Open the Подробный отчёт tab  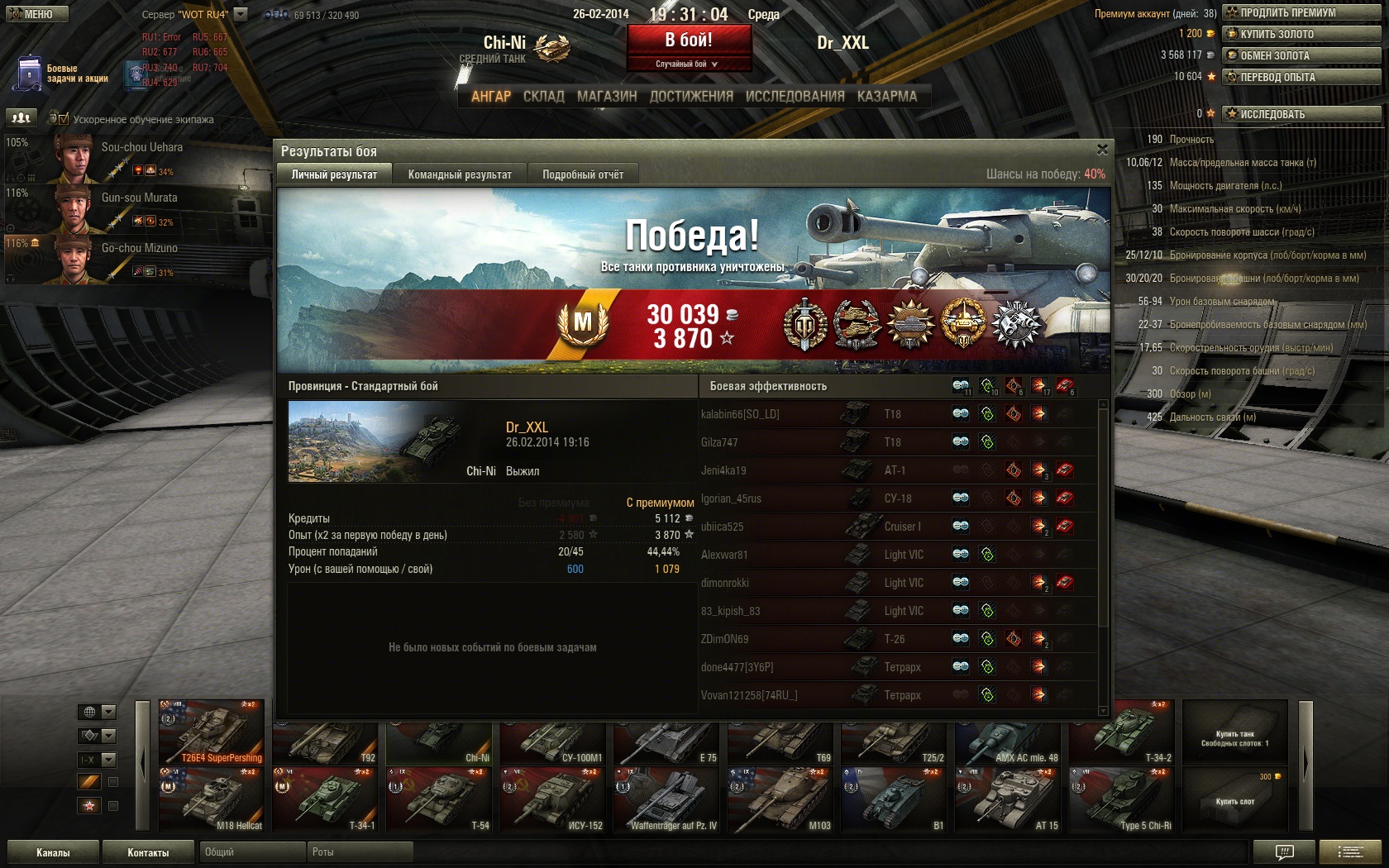[x=583, y=174]
